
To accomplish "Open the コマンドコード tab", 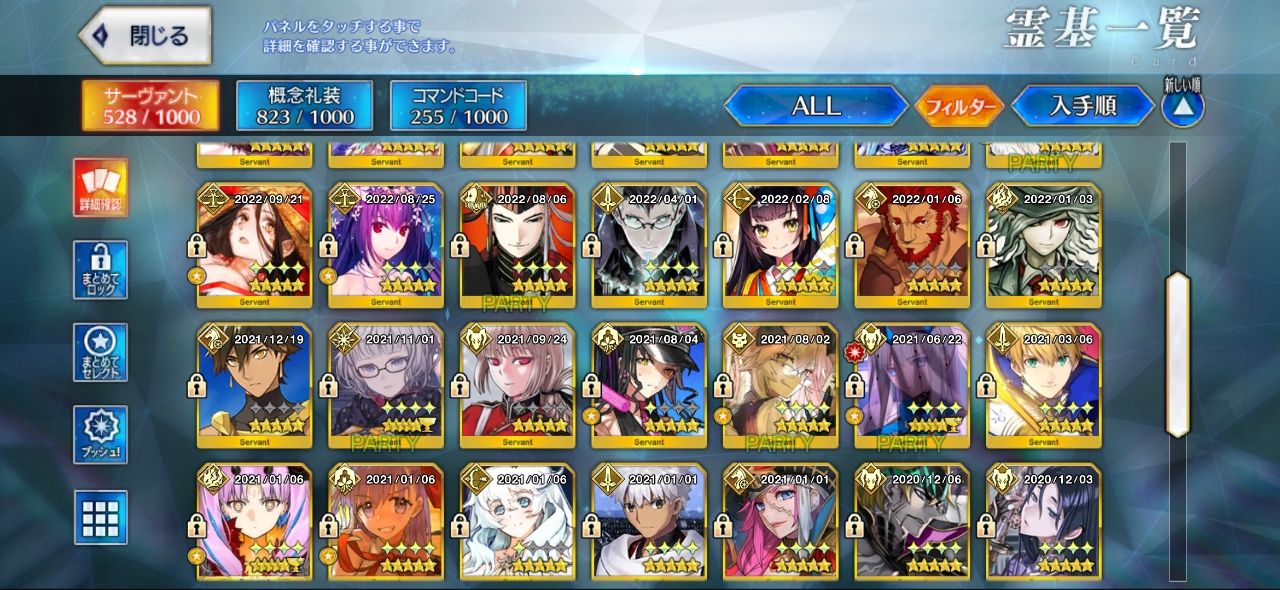I will click(x=458, y=106).
